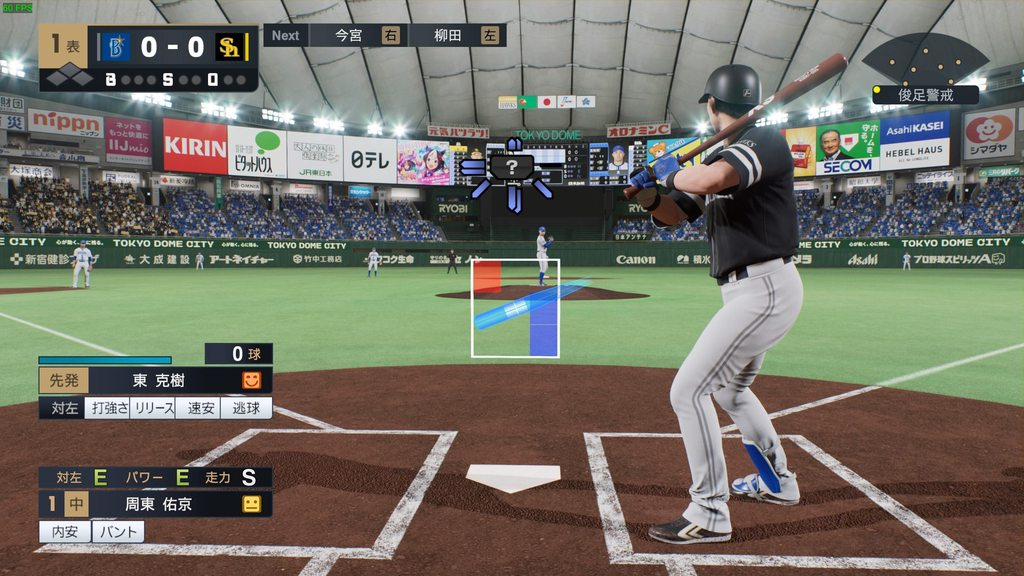Click the SoftBank Hawks team logo

tap(229, 47)
